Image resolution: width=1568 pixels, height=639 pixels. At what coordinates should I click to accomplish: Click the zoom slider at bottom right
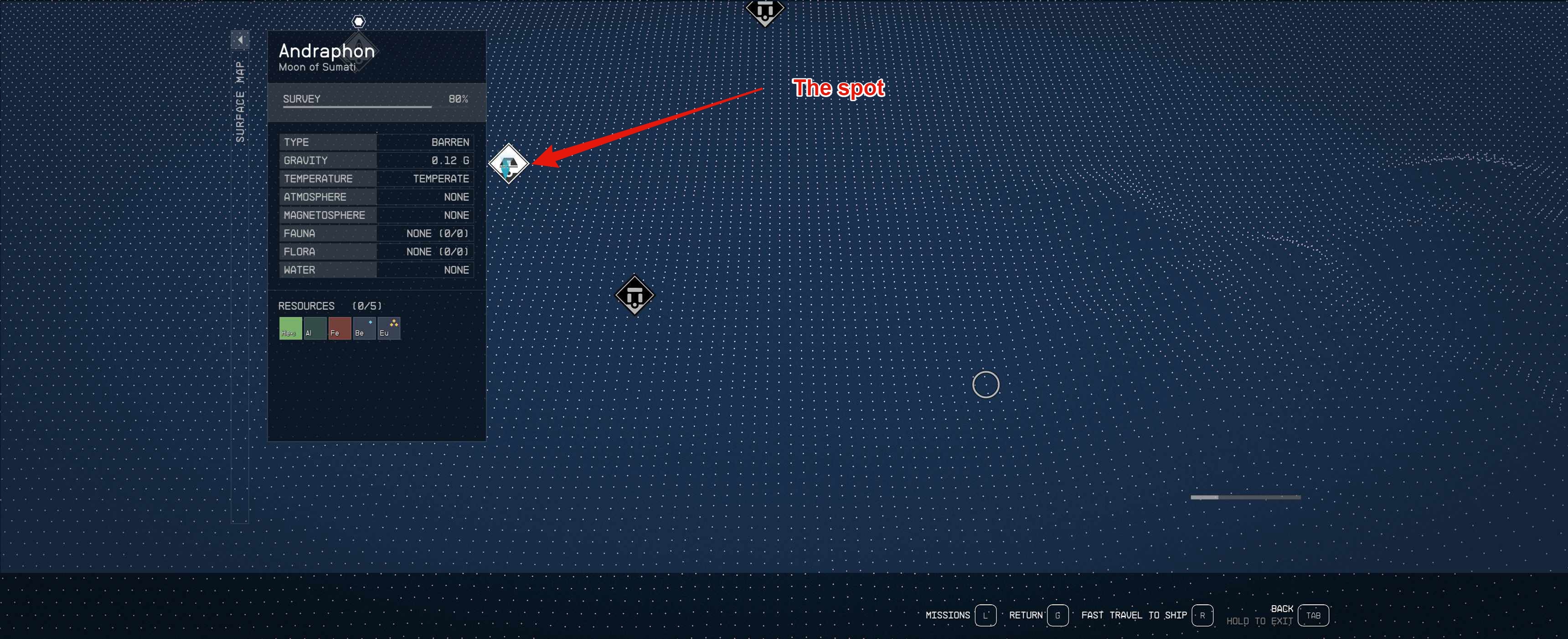click(1245, 497)
